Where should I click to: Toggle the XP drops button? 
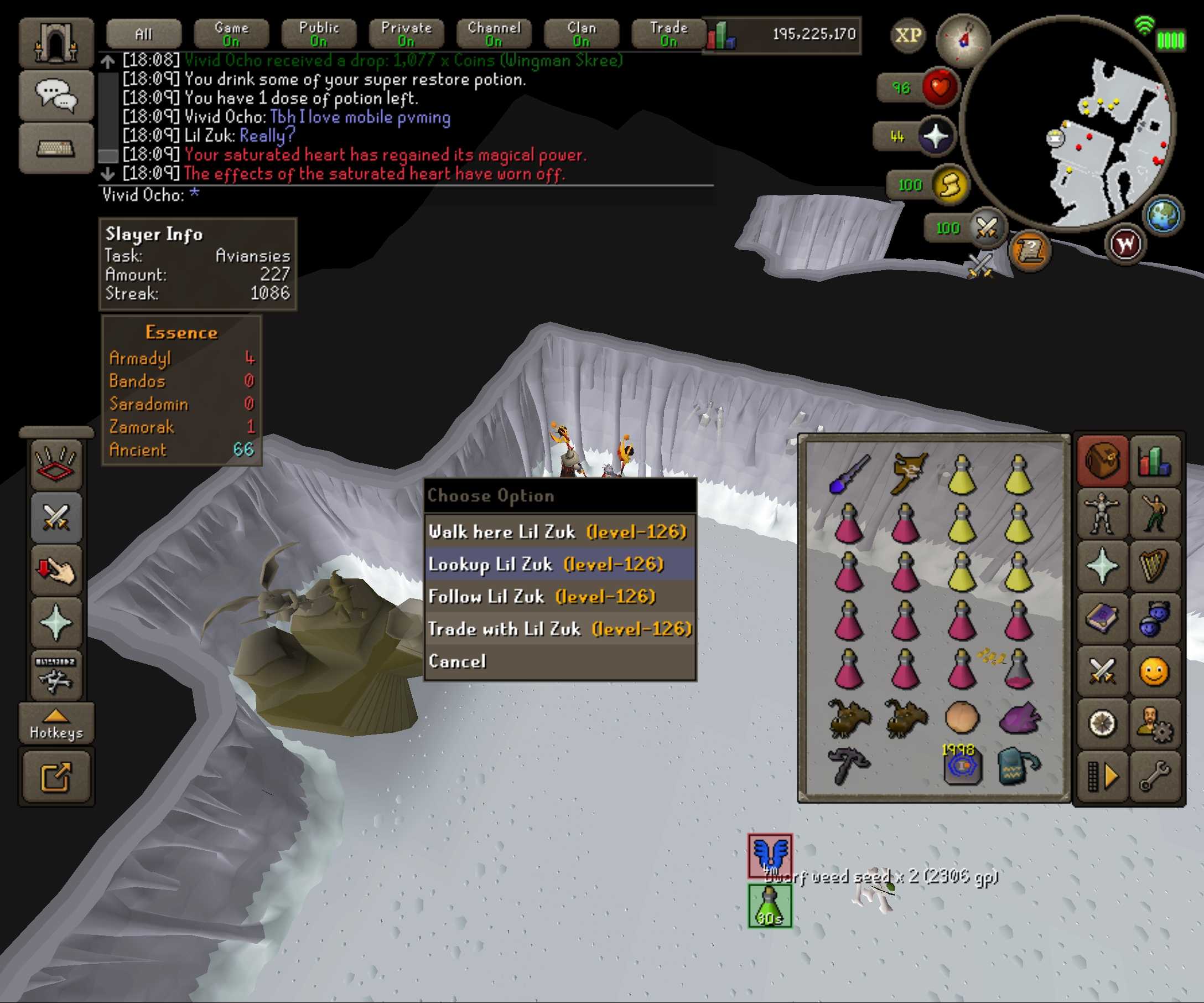click(x=908, y=35)
